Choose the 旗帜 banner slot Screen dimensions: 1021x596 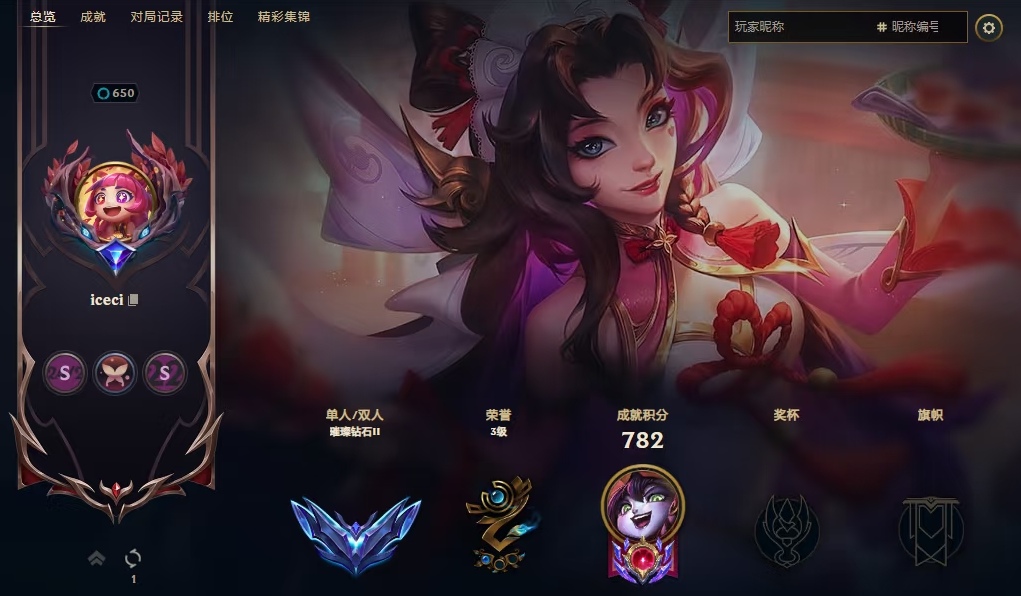(x=930, y=530)
